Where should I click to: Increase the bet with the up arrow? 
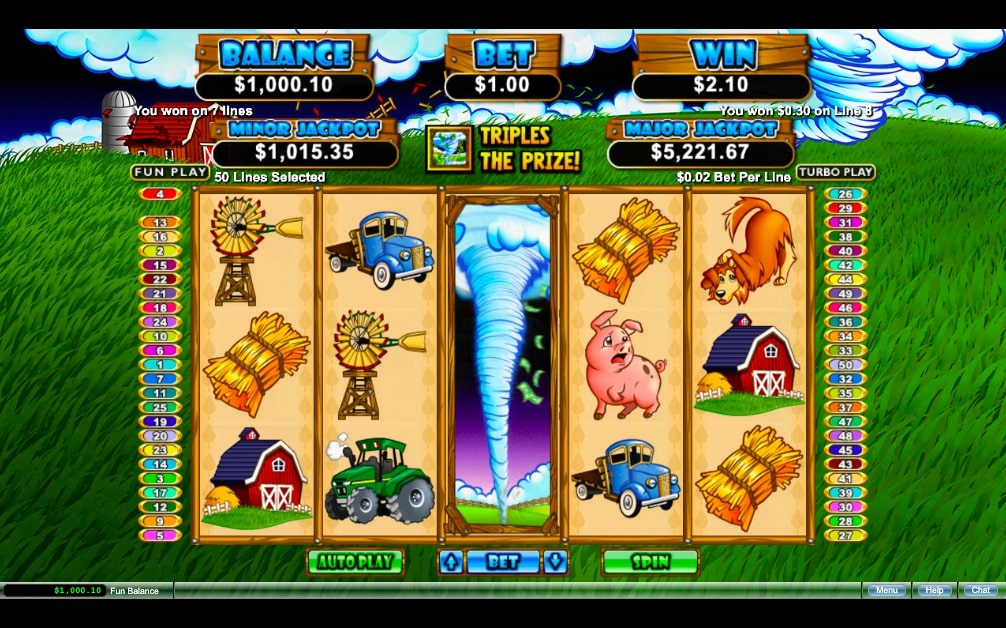coord(452,562)
